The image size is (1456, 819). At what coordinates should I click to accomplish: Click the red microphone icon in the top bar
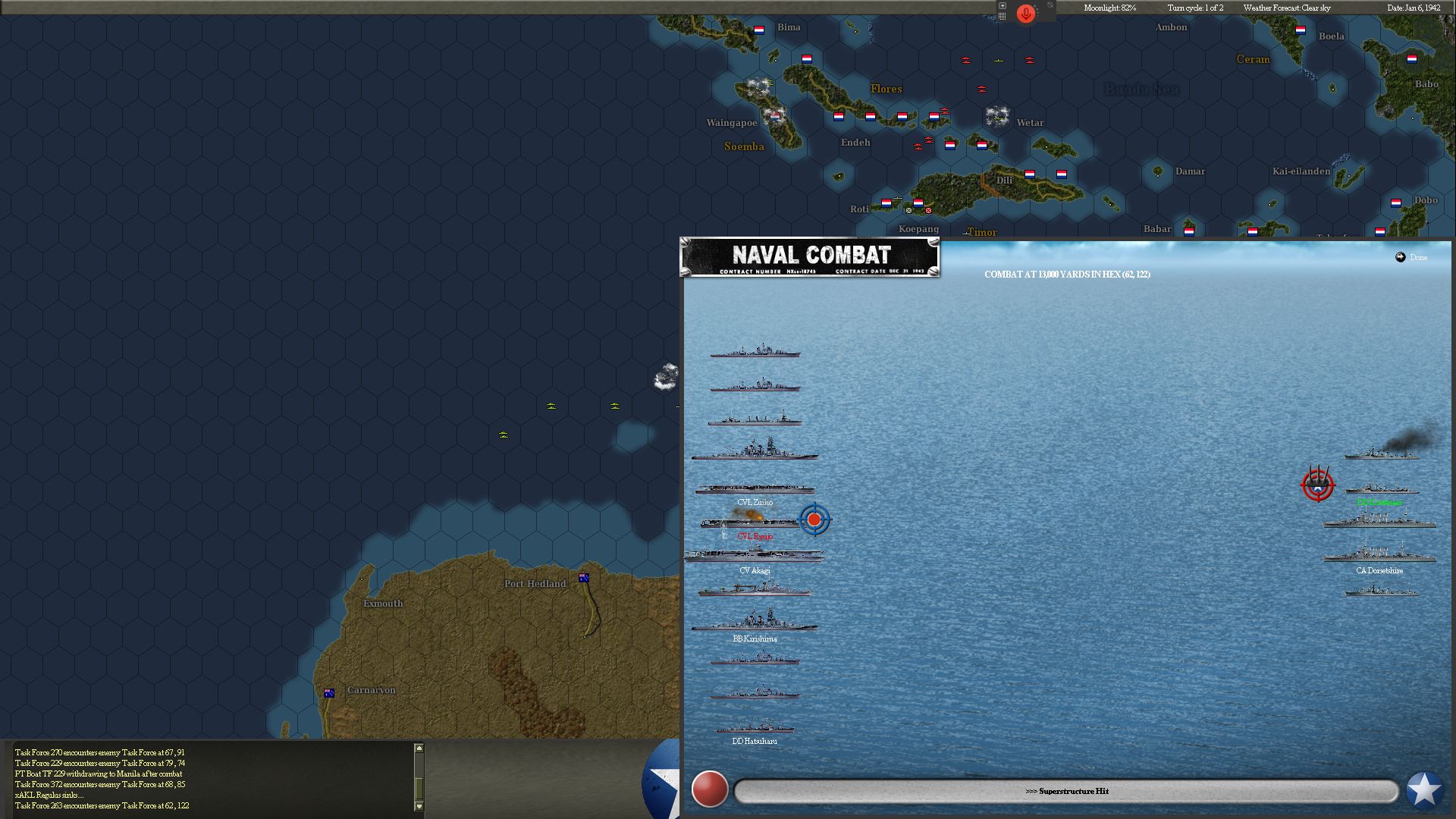(x=1025, y=13)
